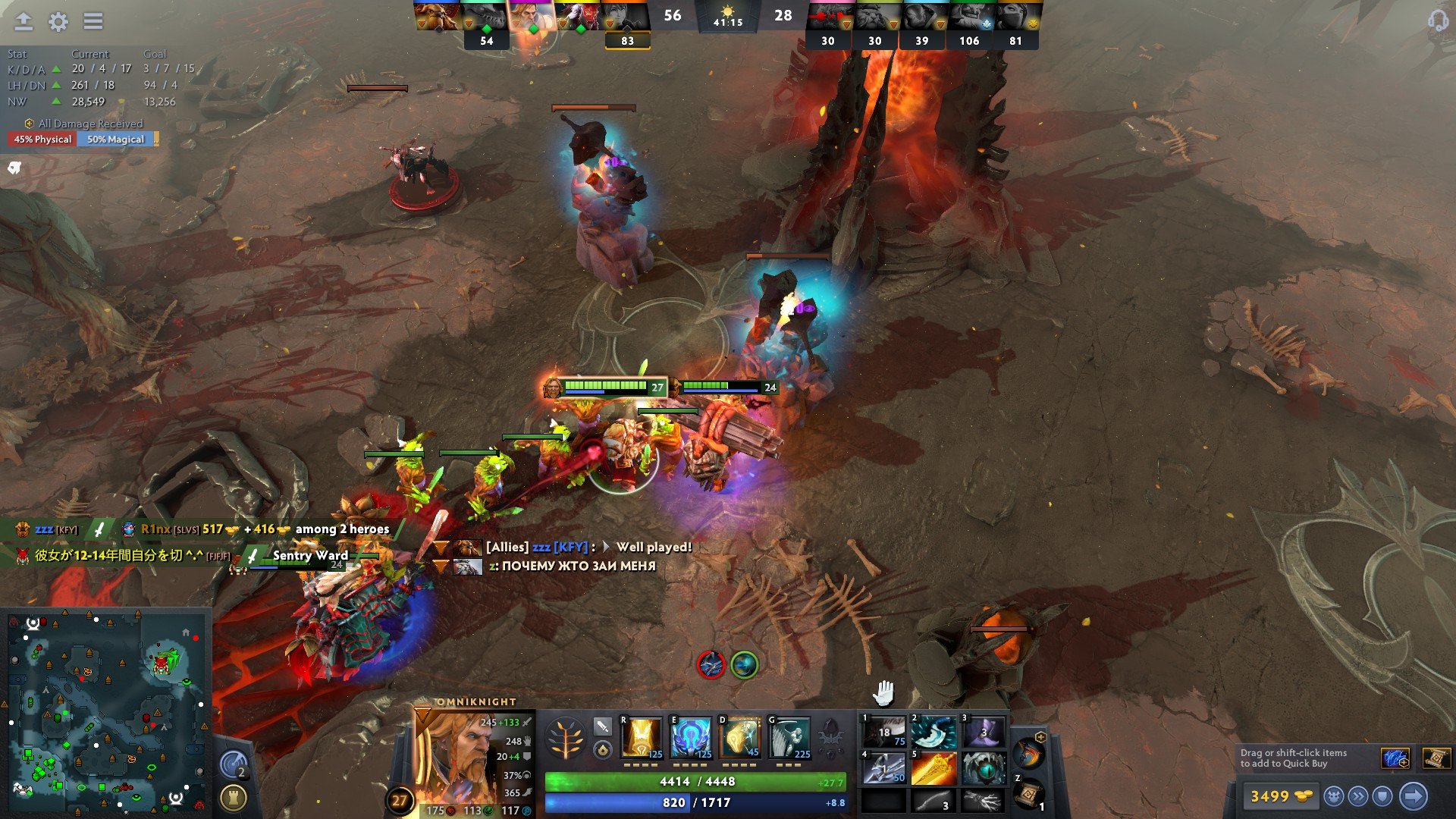The image size is (1456, 819).
Task: Click the voice chat headset icon
Action: [1437, 20]
